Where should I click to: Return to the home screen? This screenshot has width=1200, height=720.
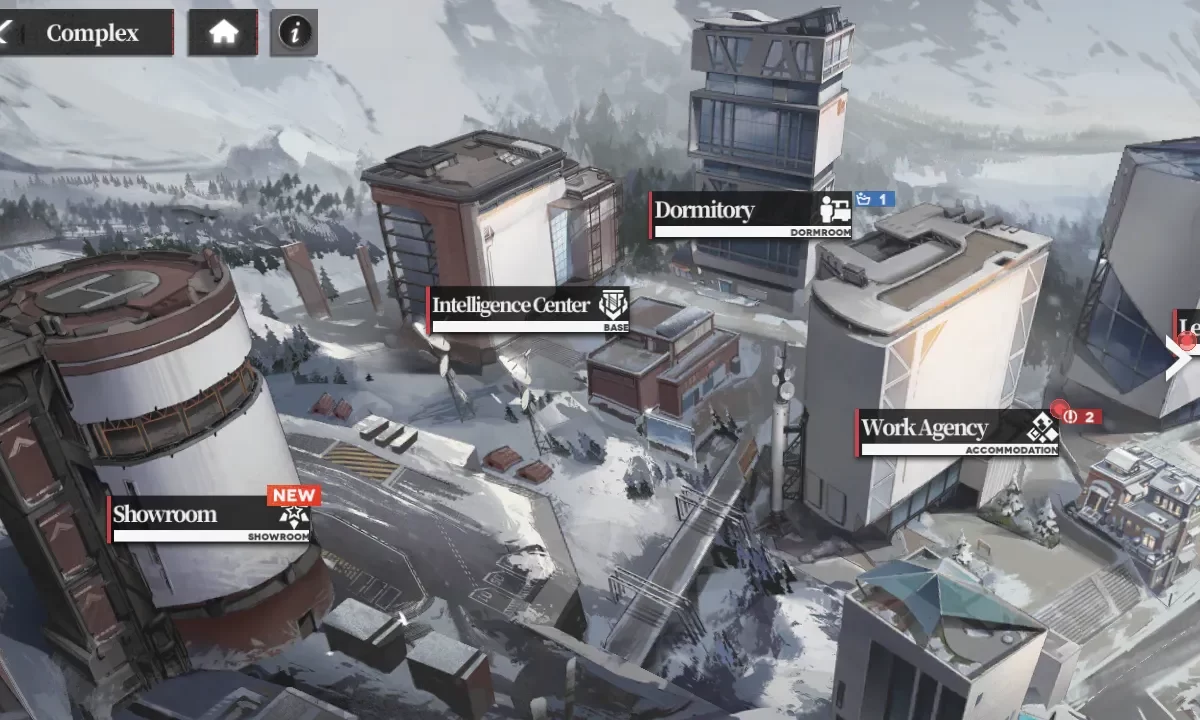click(223, 33)
